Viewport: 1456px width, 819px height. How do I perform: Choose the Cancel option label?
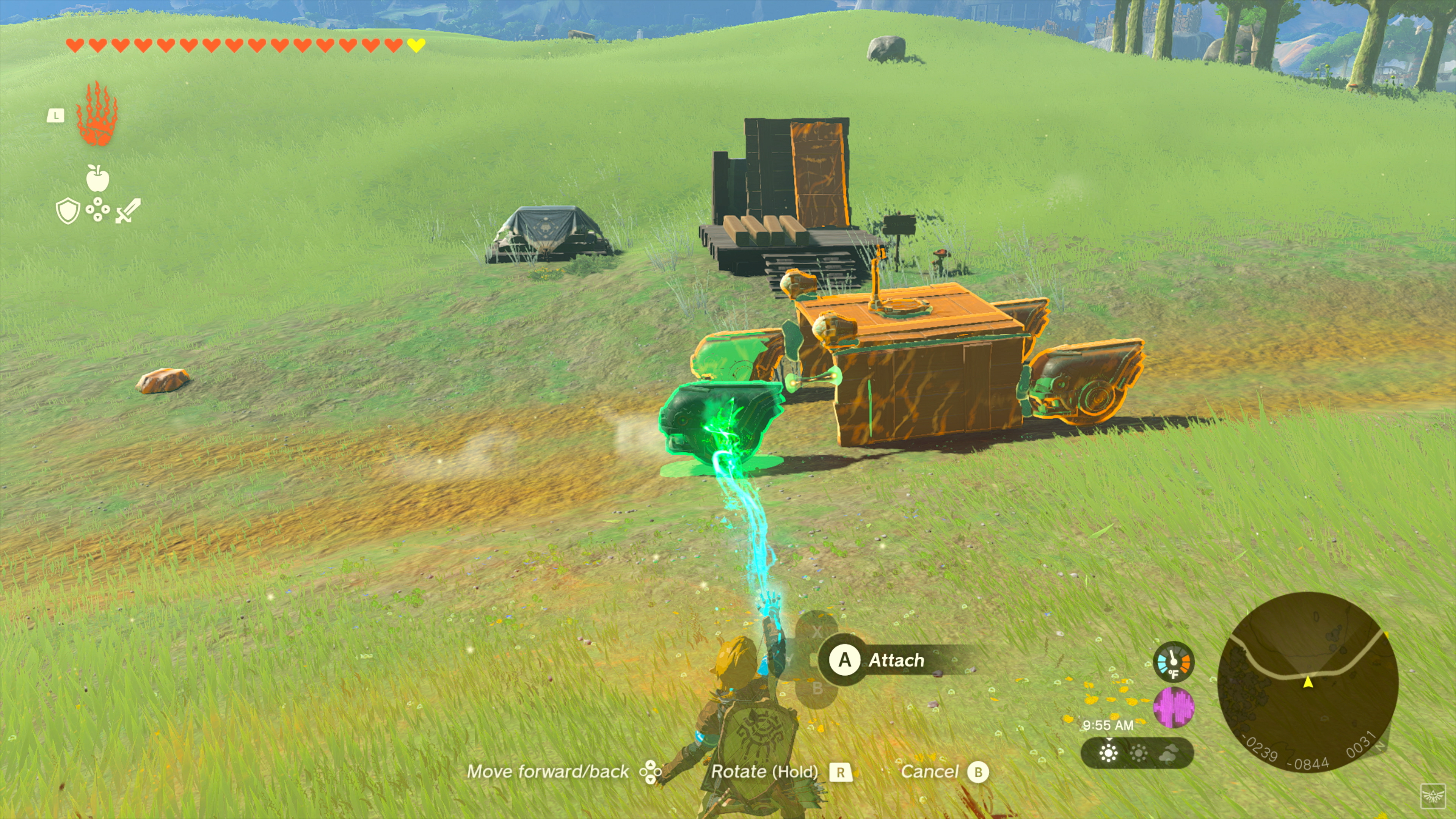929,772
